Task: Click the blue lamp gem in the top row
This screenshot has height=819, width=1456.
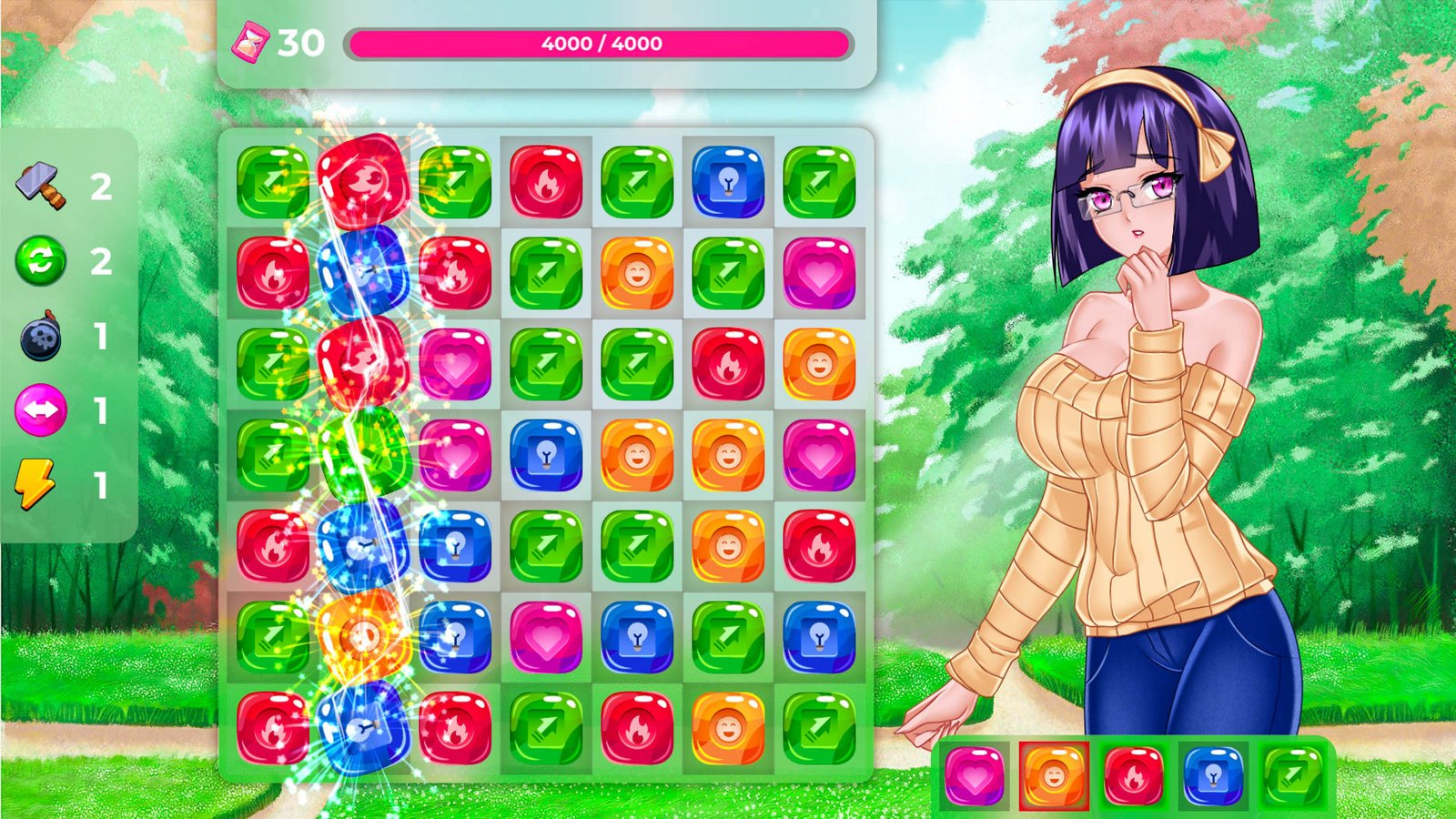Action: click(728, 180)
